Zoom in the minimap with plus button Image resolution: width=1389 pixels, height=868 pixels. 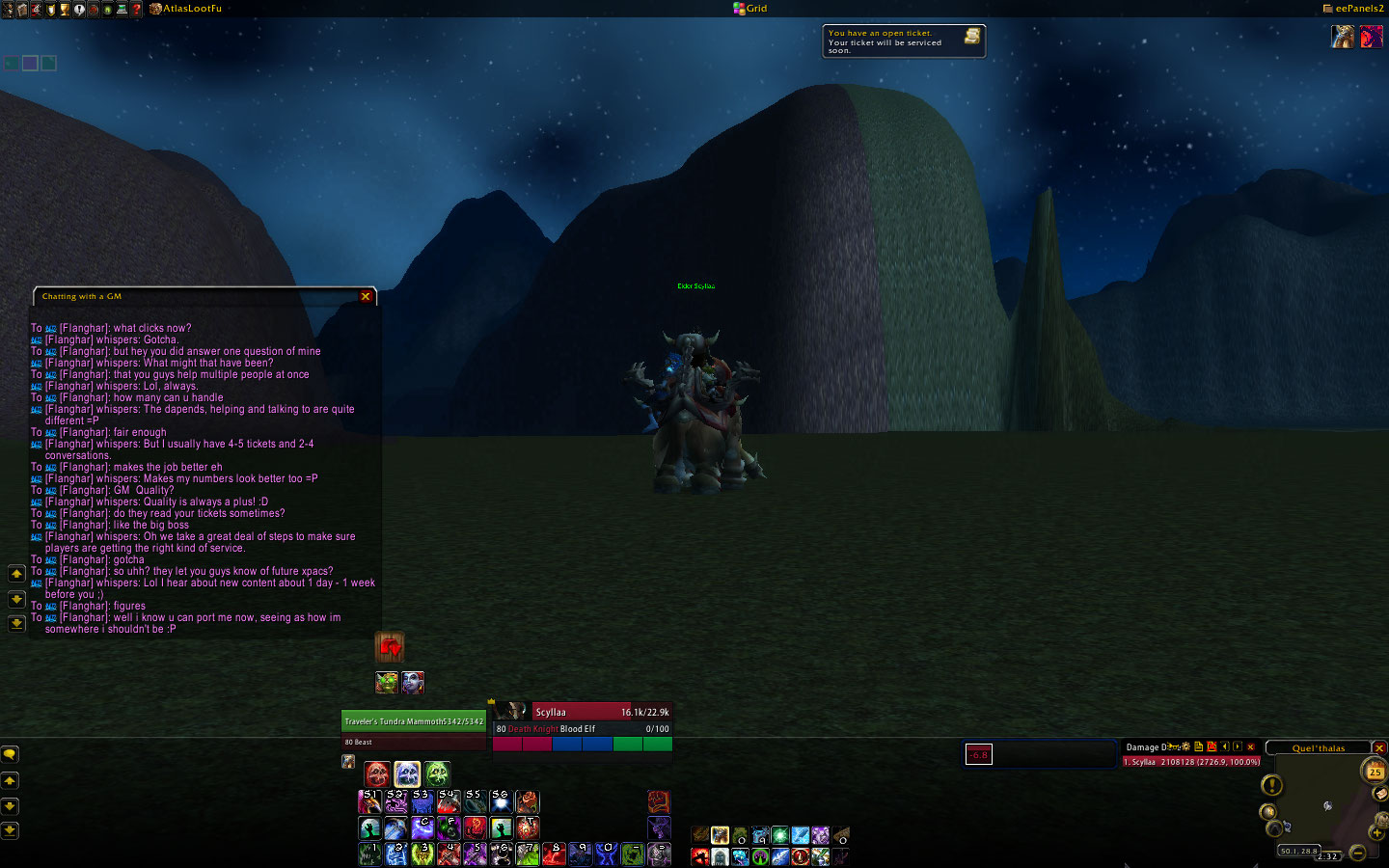click(1375, 832)
